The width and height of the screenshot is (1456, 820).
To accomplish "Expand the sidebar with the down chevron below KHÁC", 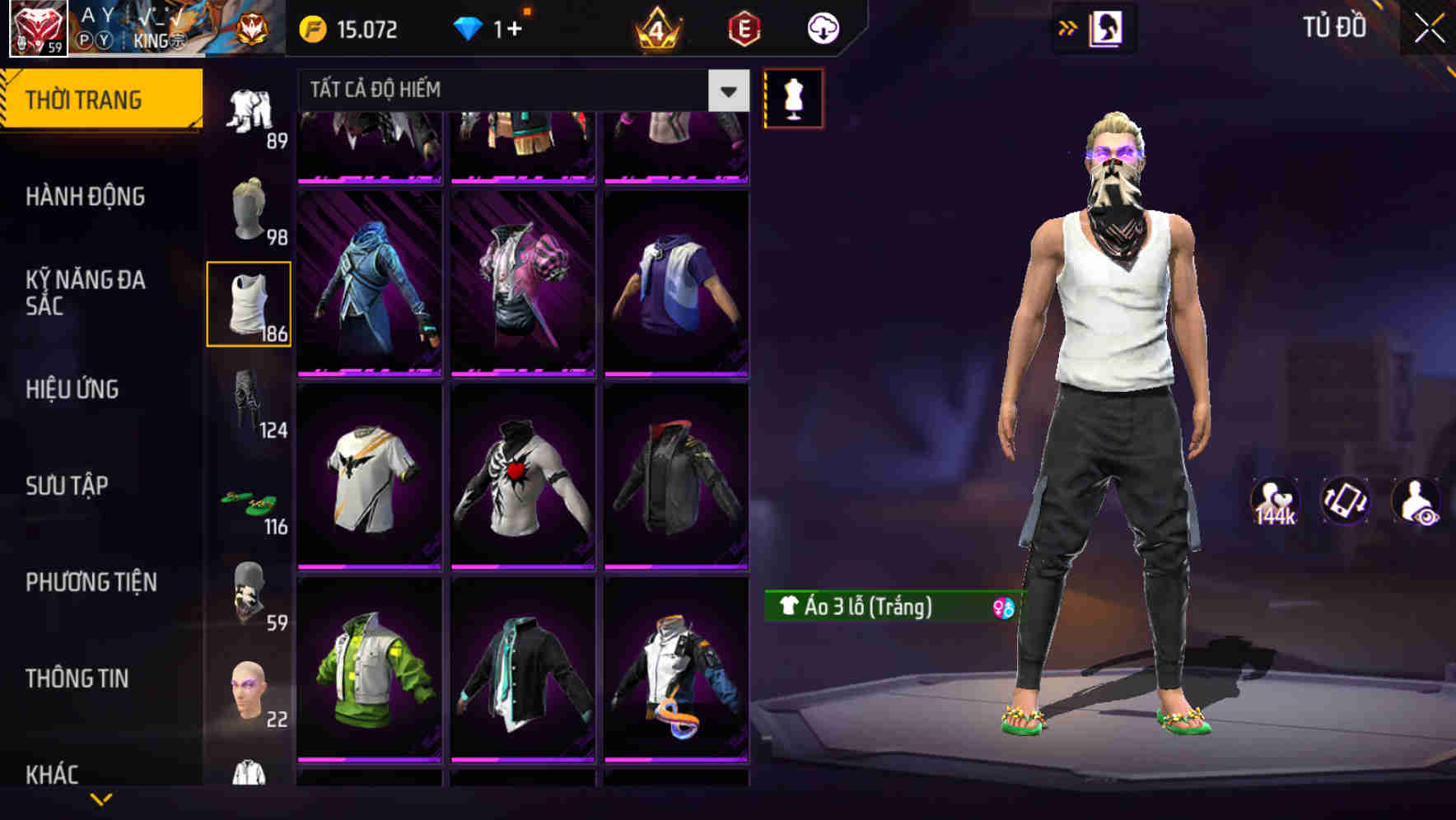I will [101, 797].
